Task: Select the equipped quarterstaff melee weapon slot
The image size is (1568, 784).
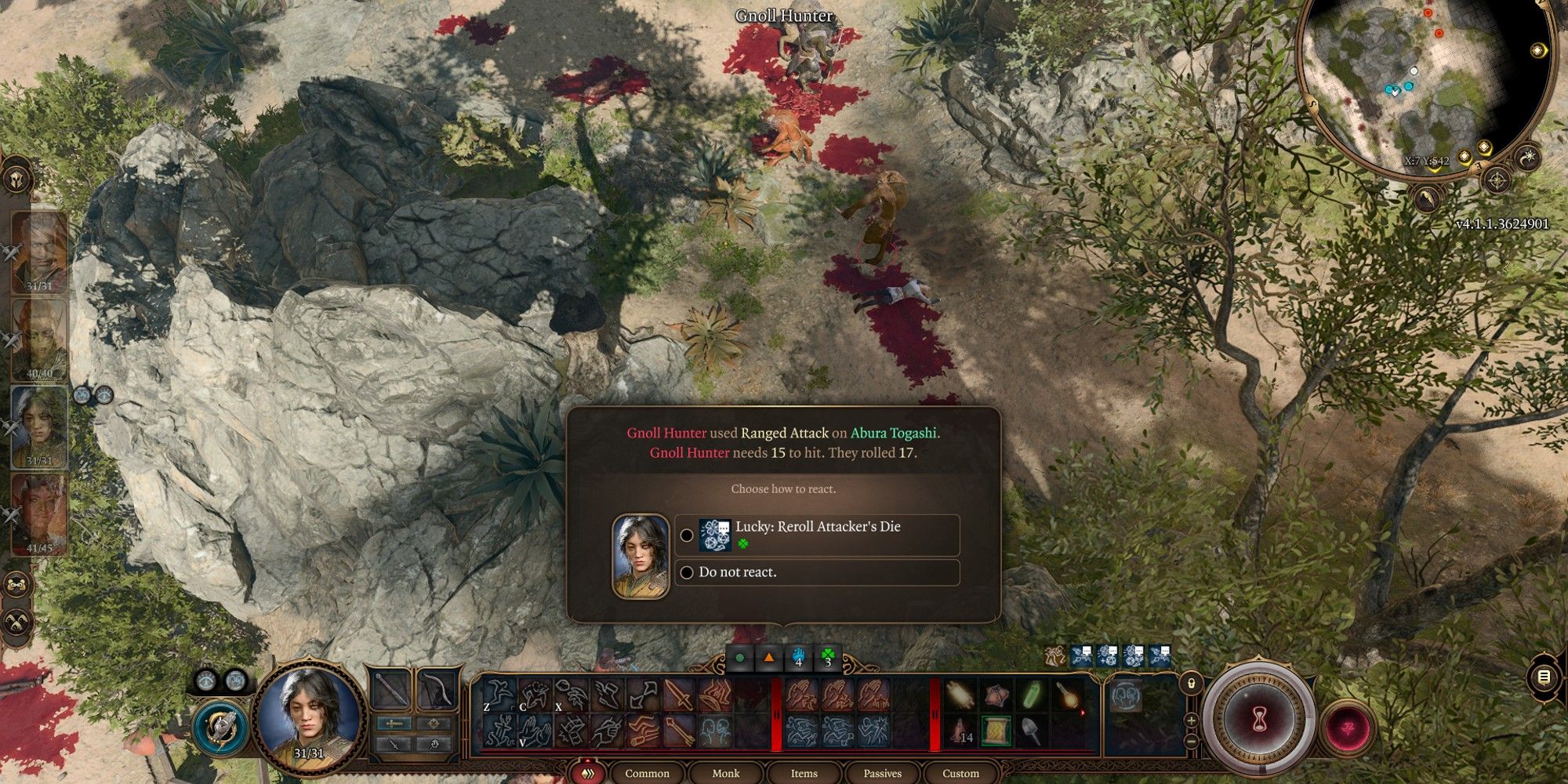Action: 390,691
